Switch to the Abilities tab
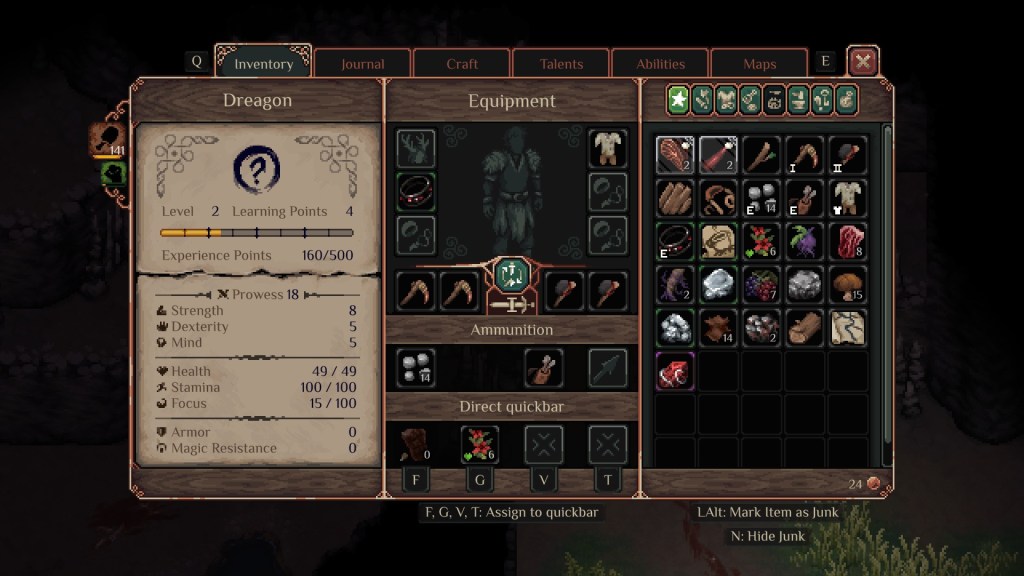 pyautogui.click(x=661, y=64)
